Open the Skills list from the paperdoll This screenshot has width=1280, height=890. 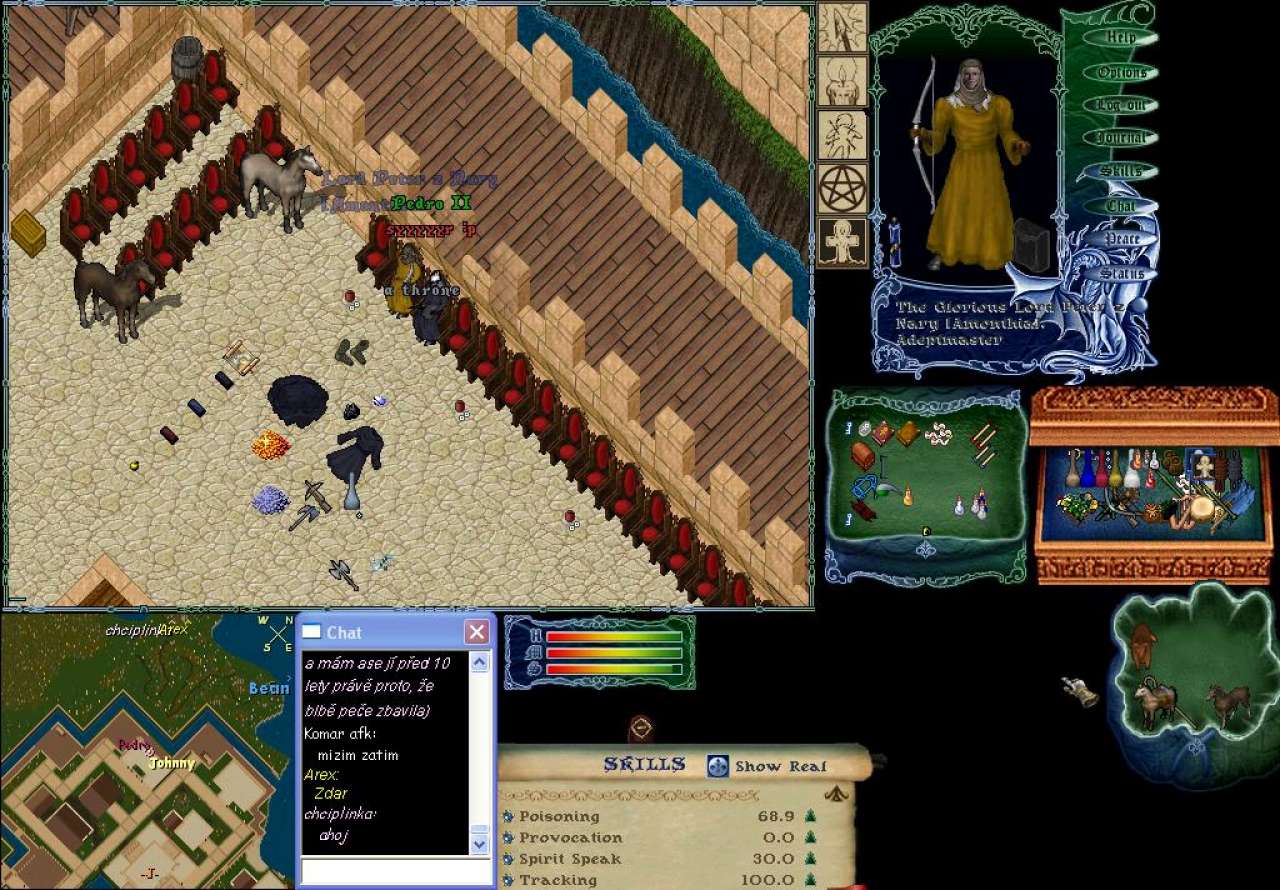[x=1121, y=171]
